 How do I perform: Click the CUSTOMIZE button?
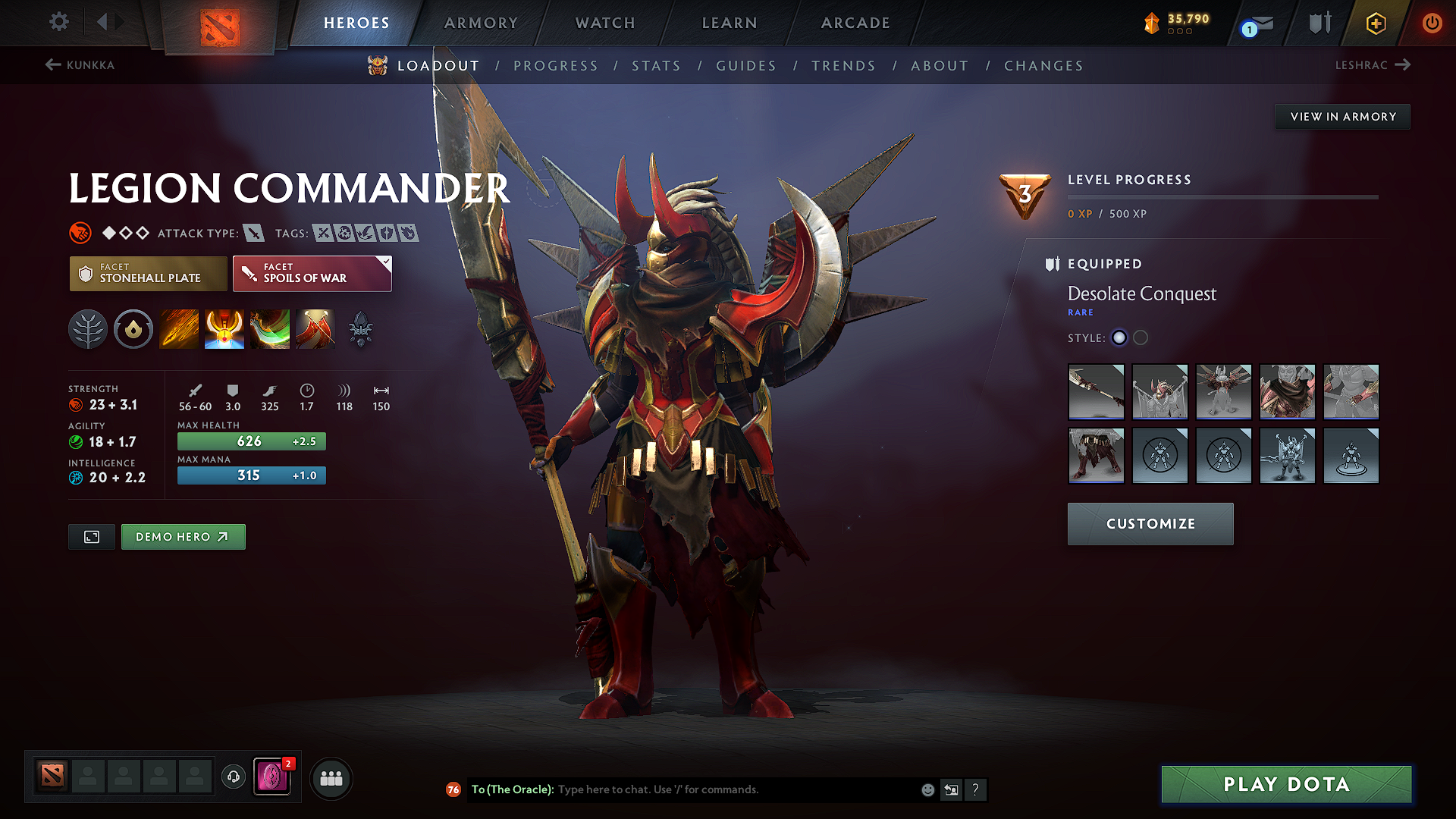(1150, 523)
